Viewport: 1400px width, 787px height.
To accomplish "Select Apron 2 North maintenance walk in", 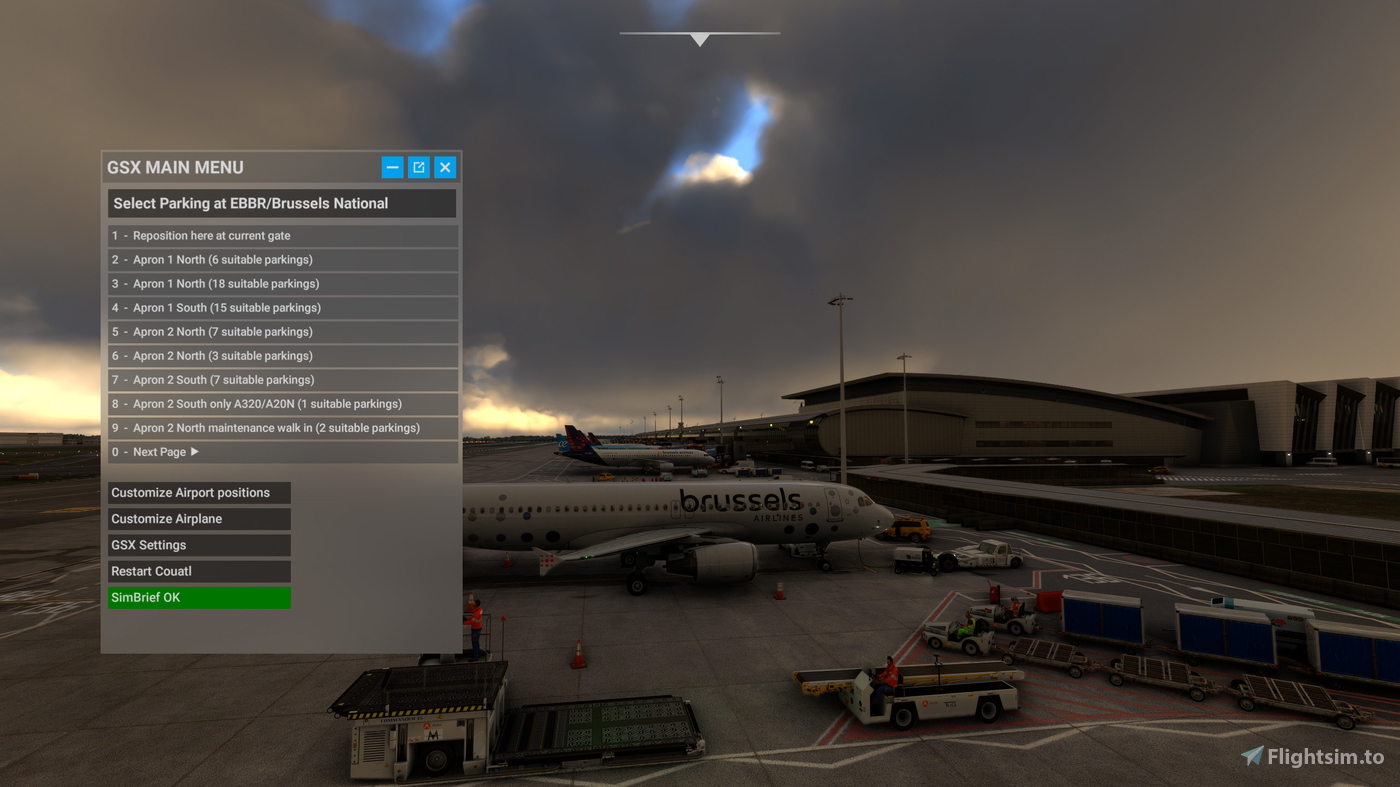I will tap(283, 427).
